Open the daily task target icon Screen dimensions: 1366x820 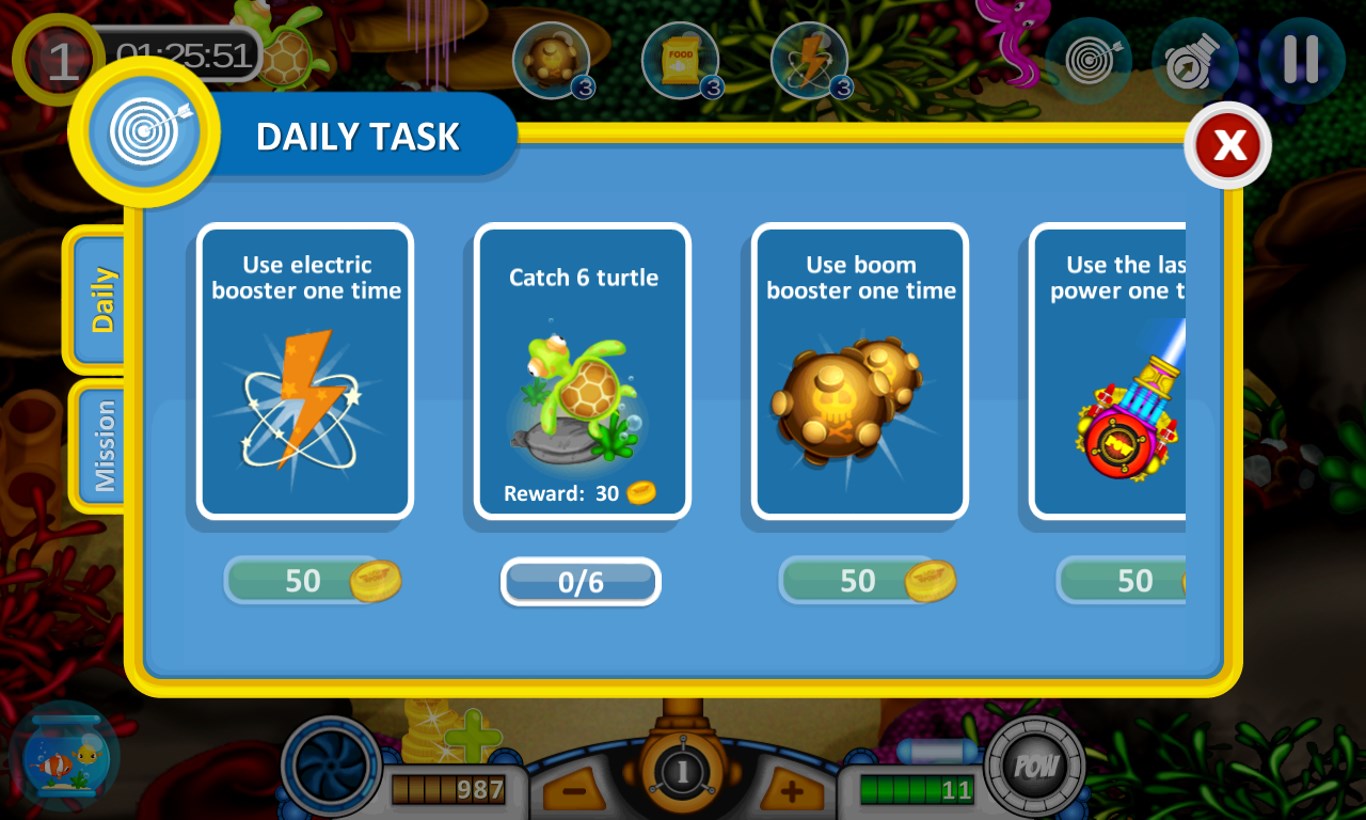coord(1089,60)
